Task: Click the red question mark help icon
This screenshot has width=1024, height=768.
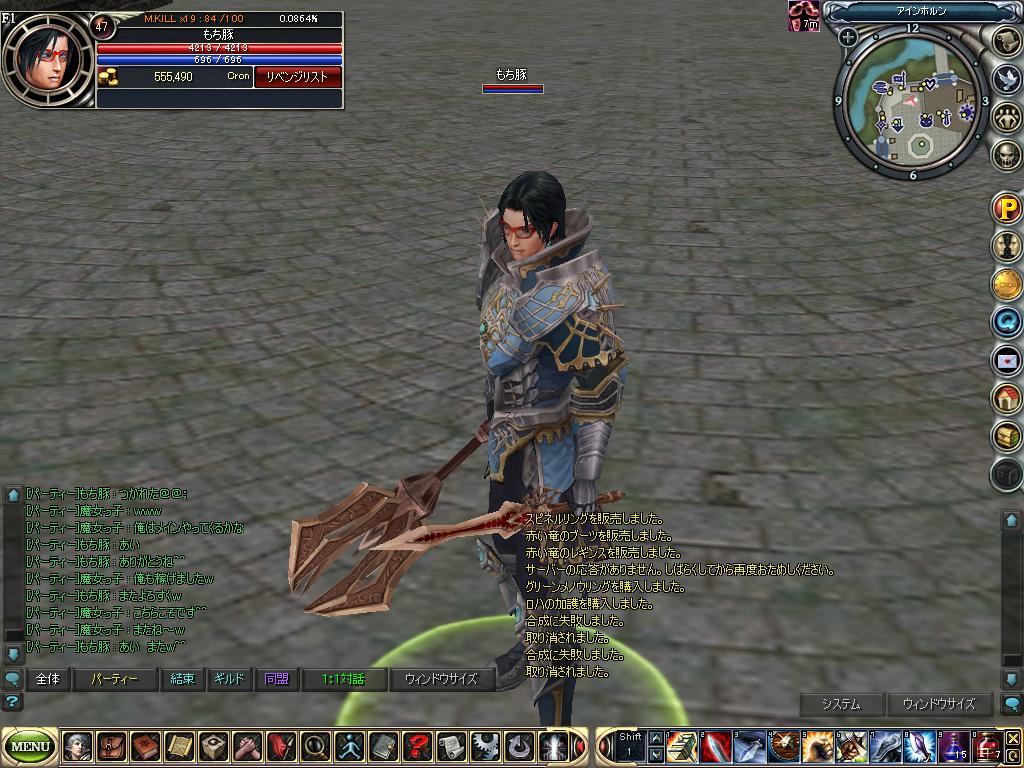Action: (417, 746)
